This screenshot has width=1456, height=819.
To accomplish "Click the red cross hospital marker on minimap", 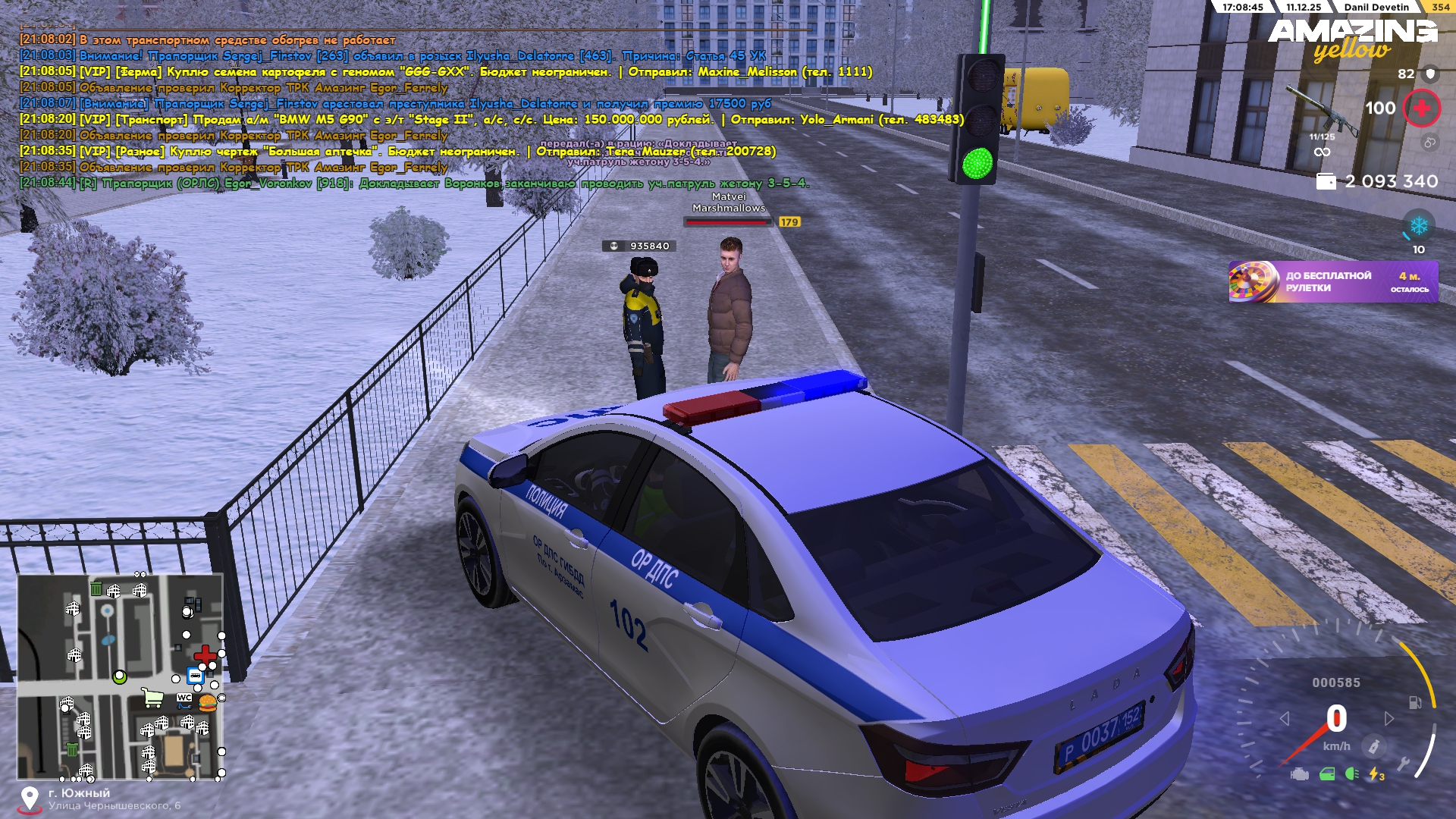I will click(205, 654).
